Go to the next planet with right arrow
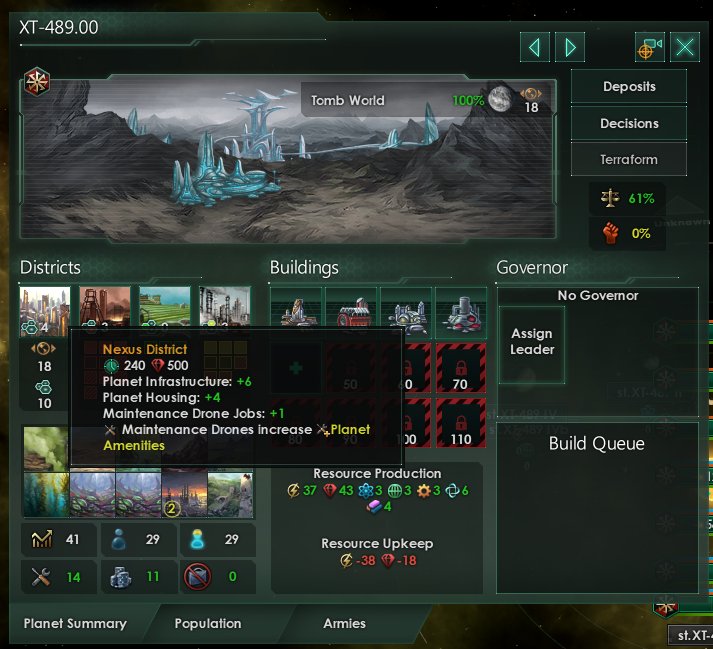The image size is (713, 649). [x=570, y=47]
